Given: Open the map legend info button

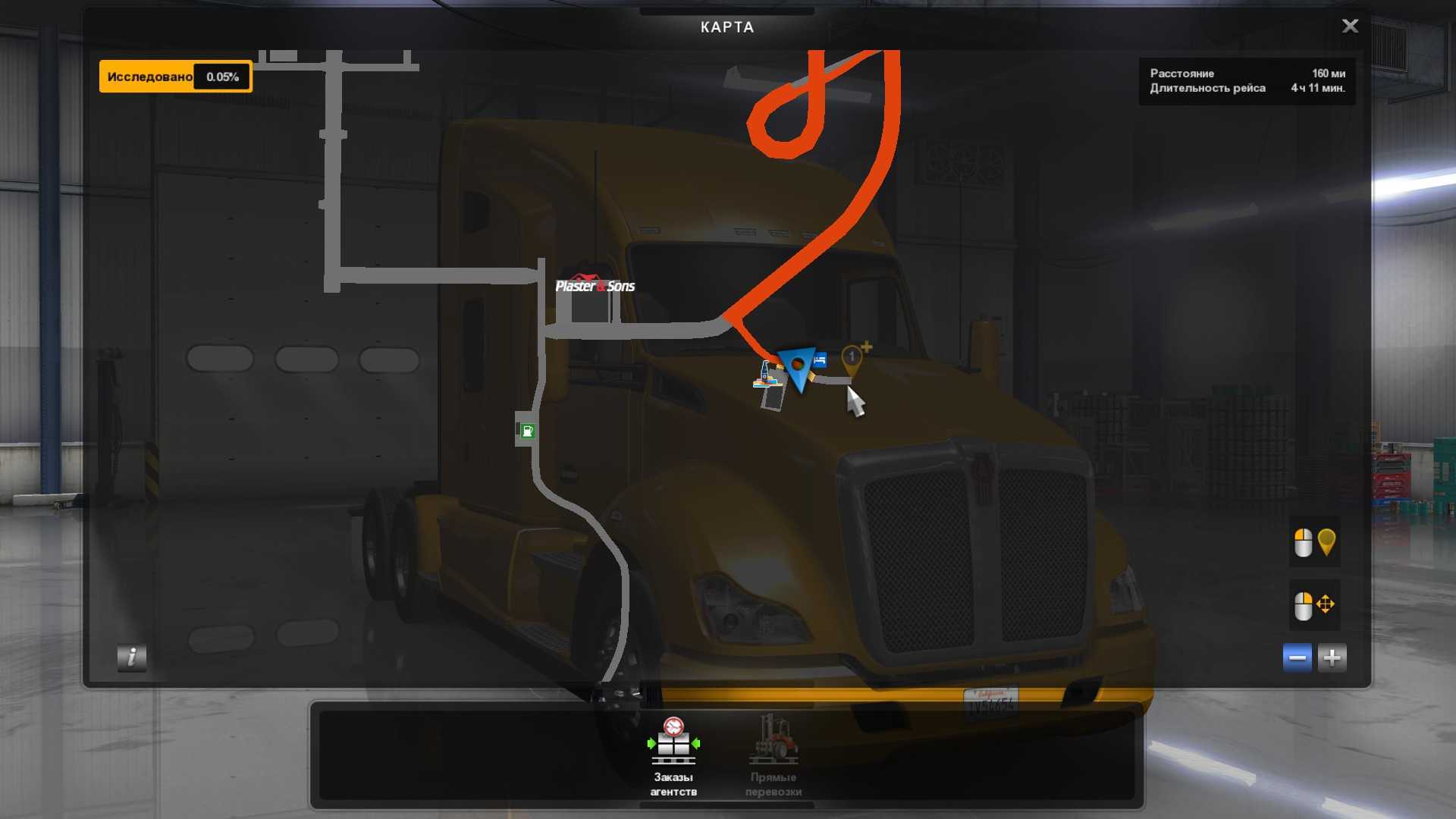Looking at the screenshot, I should pyautogui.click(x=131, y=657).
